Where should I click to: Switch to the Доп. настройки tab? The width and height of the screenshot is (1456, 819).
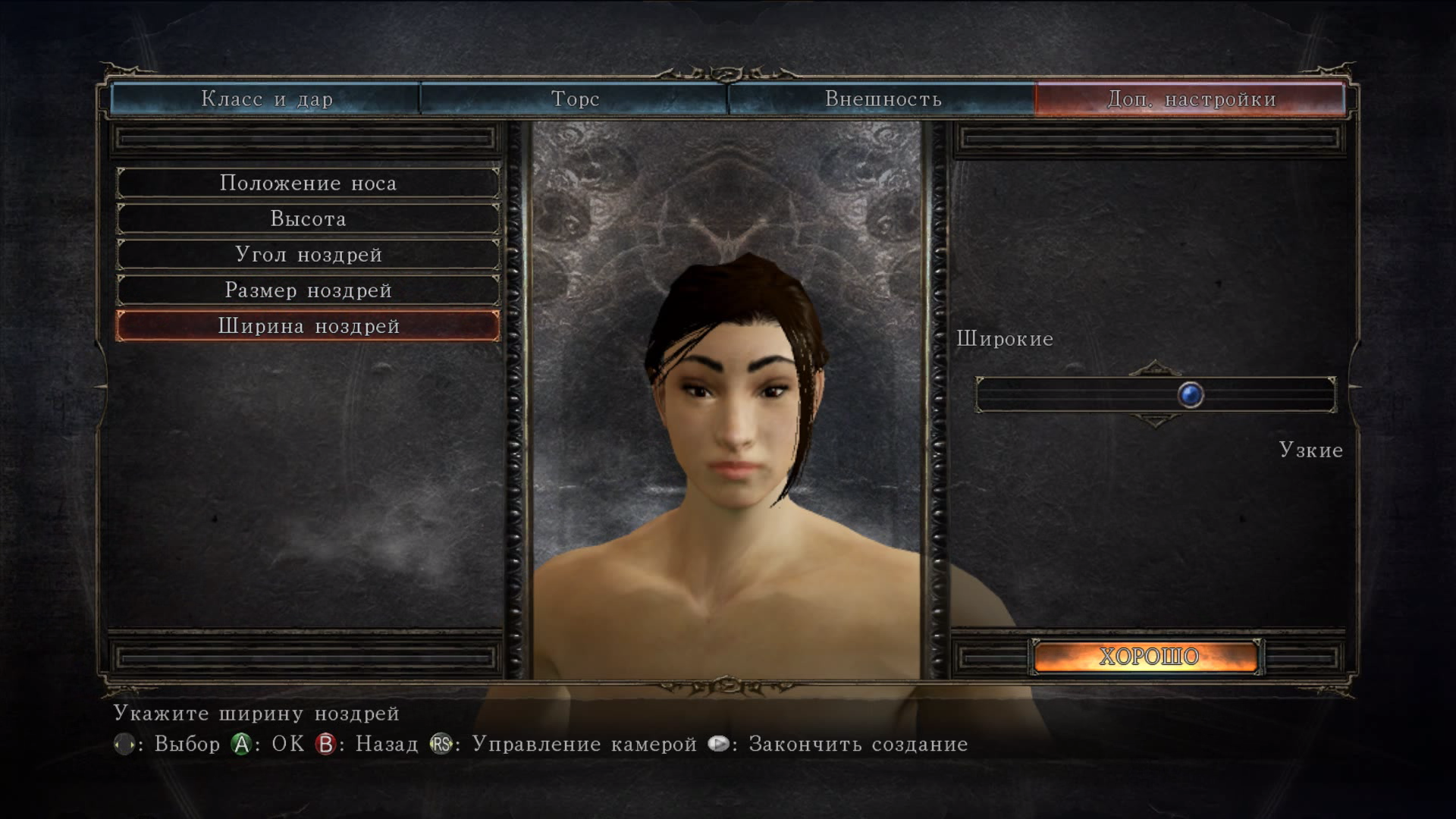pos(1191,99)
